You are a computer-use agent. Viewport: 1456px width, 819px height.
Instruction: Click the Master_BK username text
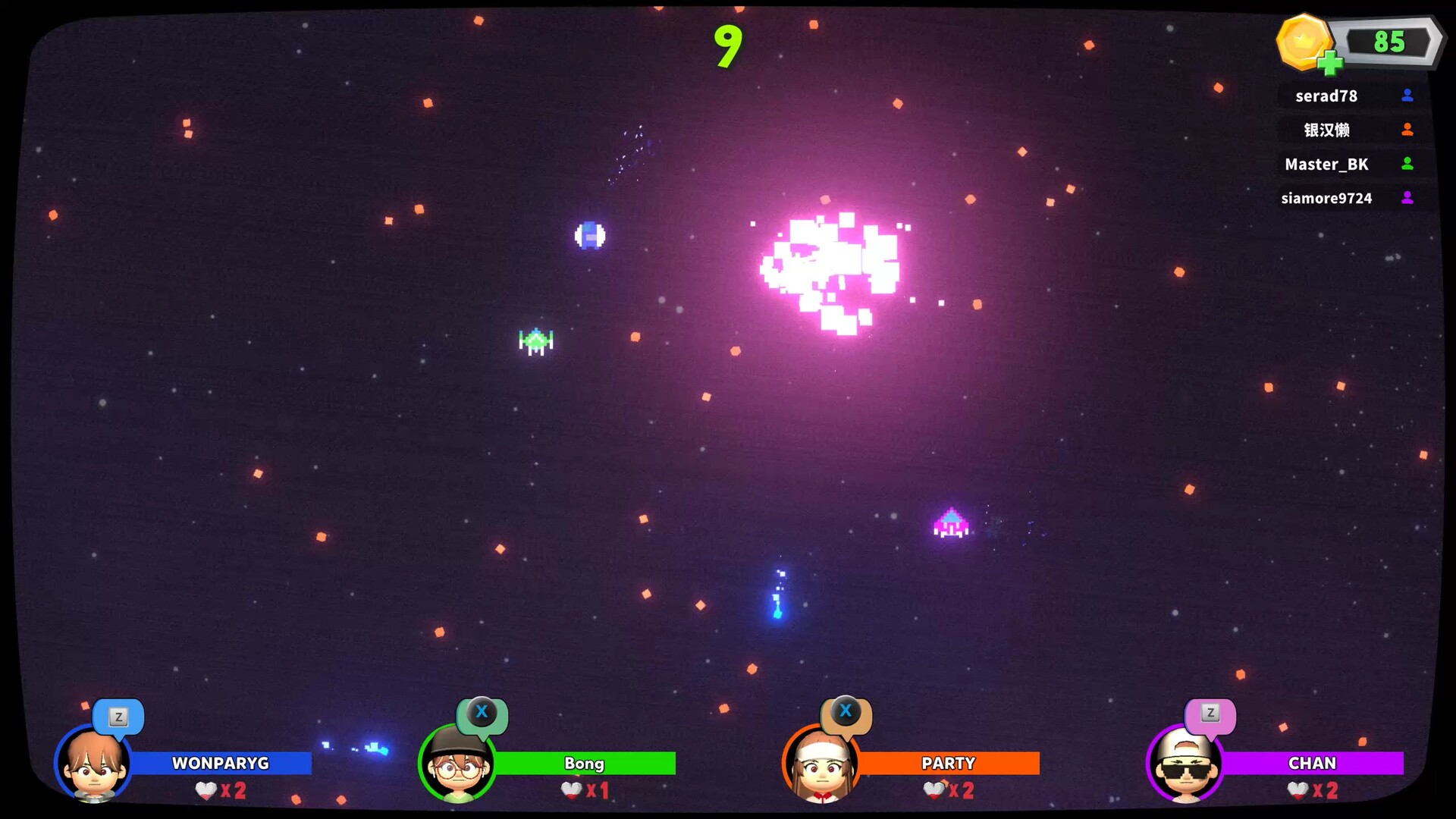click(1327, 164)
